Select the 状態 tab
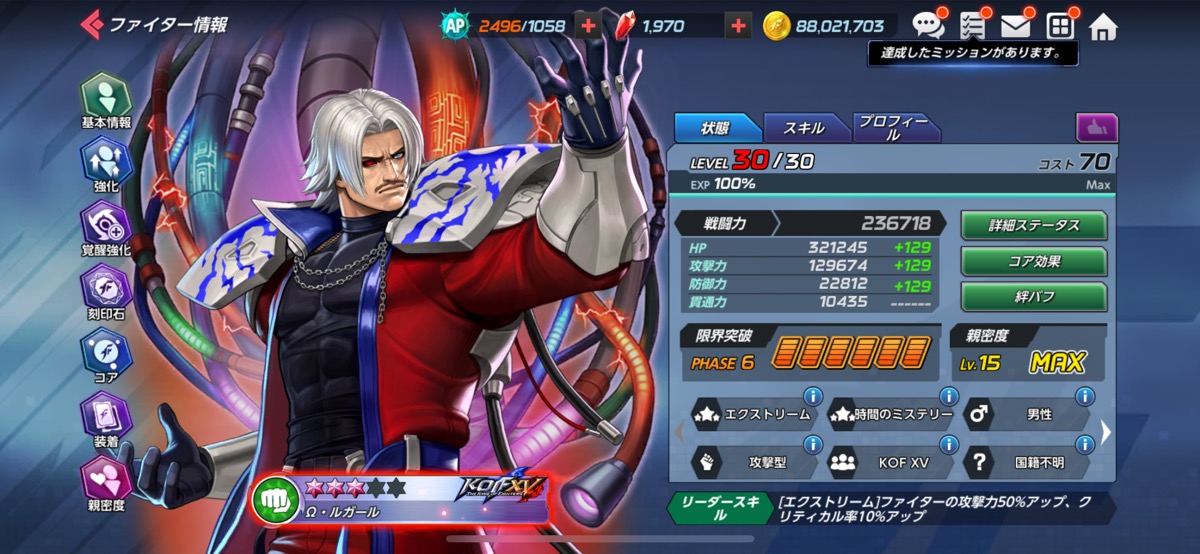Image resolution: width=1200 pixels, height=554 pixels. (715, 128)
